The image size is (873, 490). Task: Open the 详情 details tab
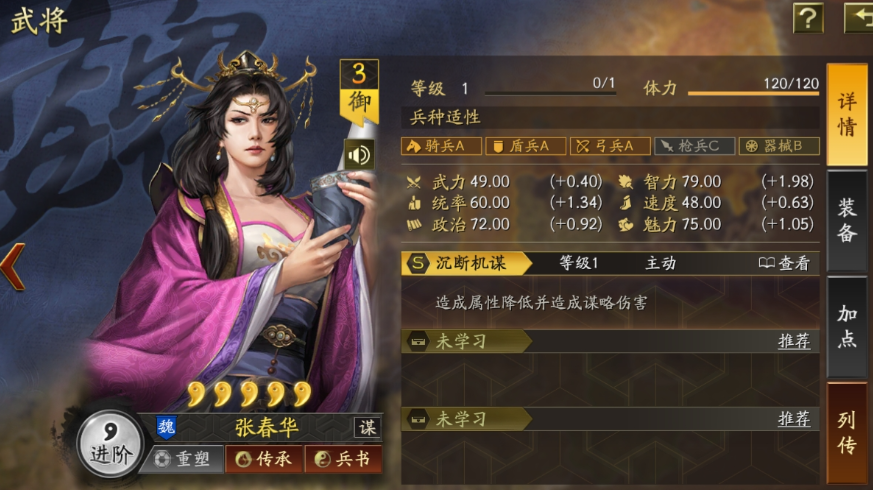click(846, 115)
